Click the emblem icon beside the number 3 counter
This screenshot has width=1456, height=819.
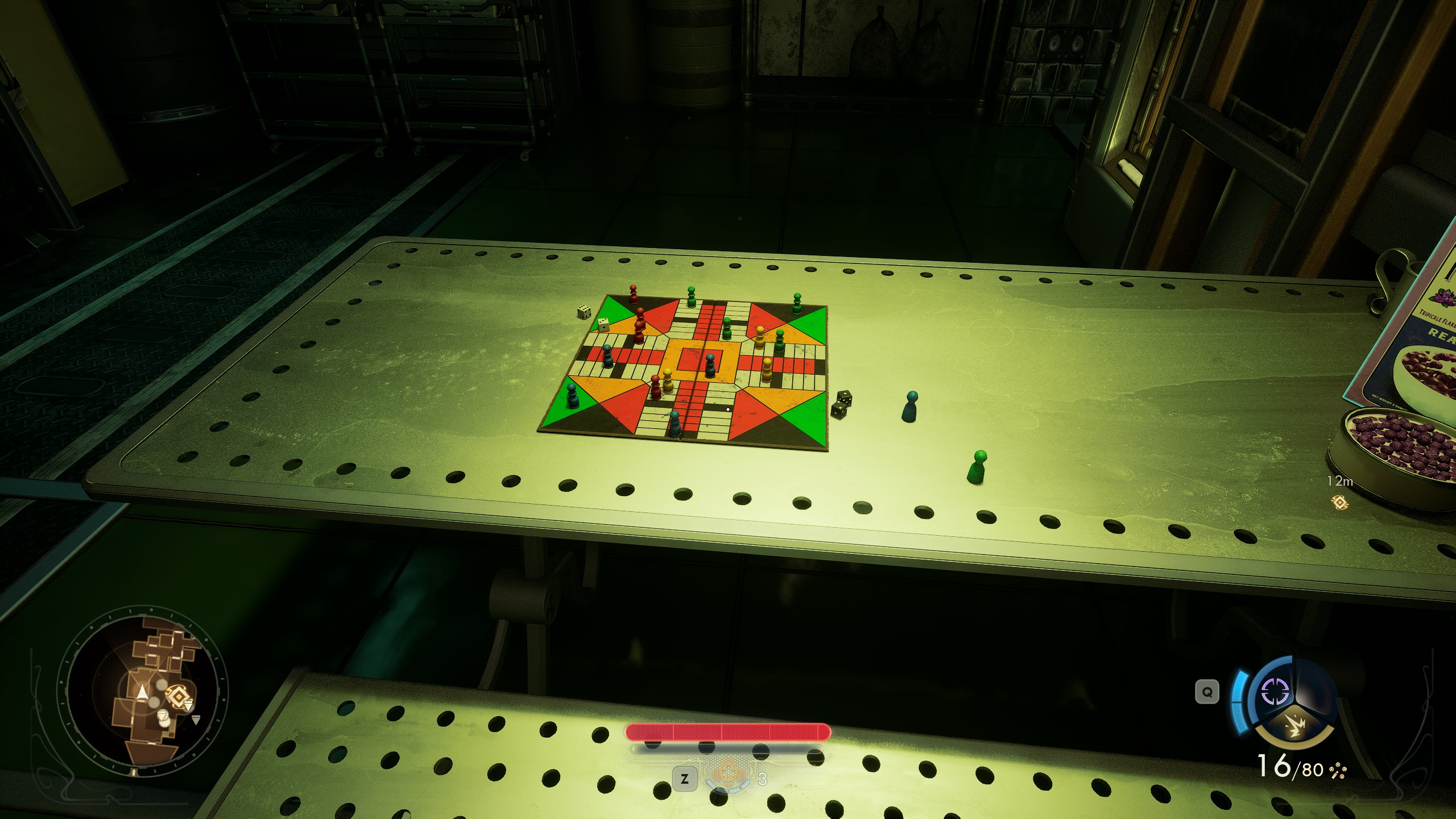coord(728,775)
